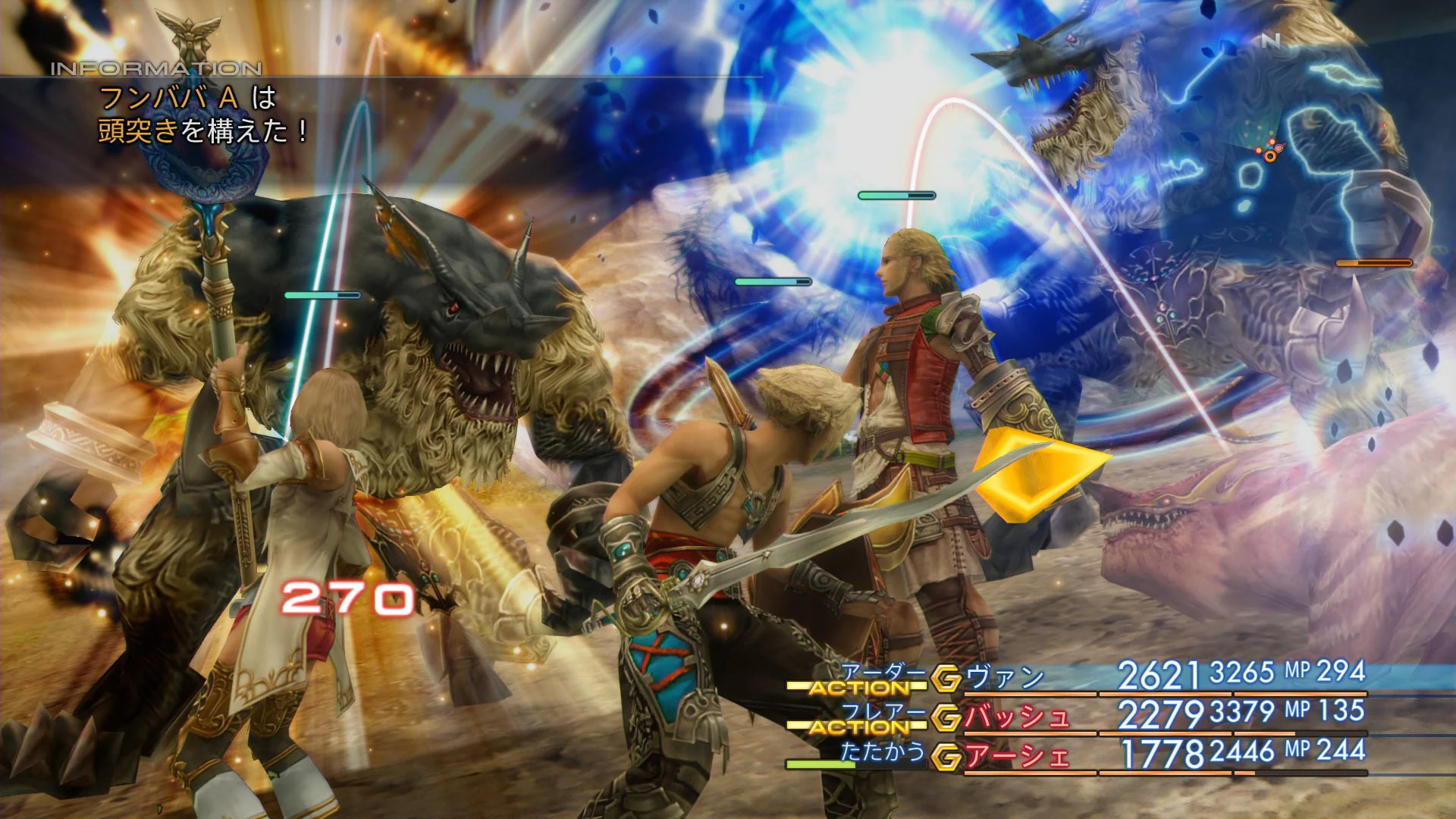Click the targeting reticle icon on the minimap
The width and height of the screenshot is (1456, 819).
pos(1278,147)
